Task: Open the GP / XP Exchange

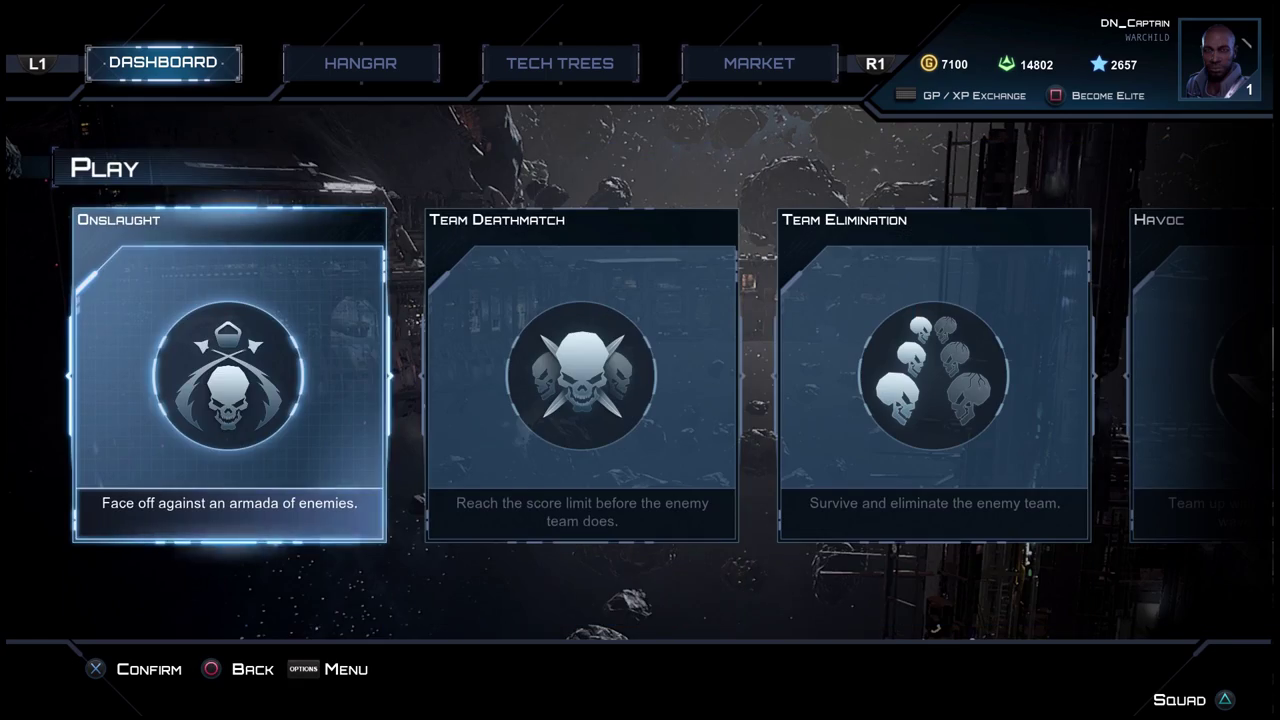Action: pyautogui.click(x=960, y=96)
